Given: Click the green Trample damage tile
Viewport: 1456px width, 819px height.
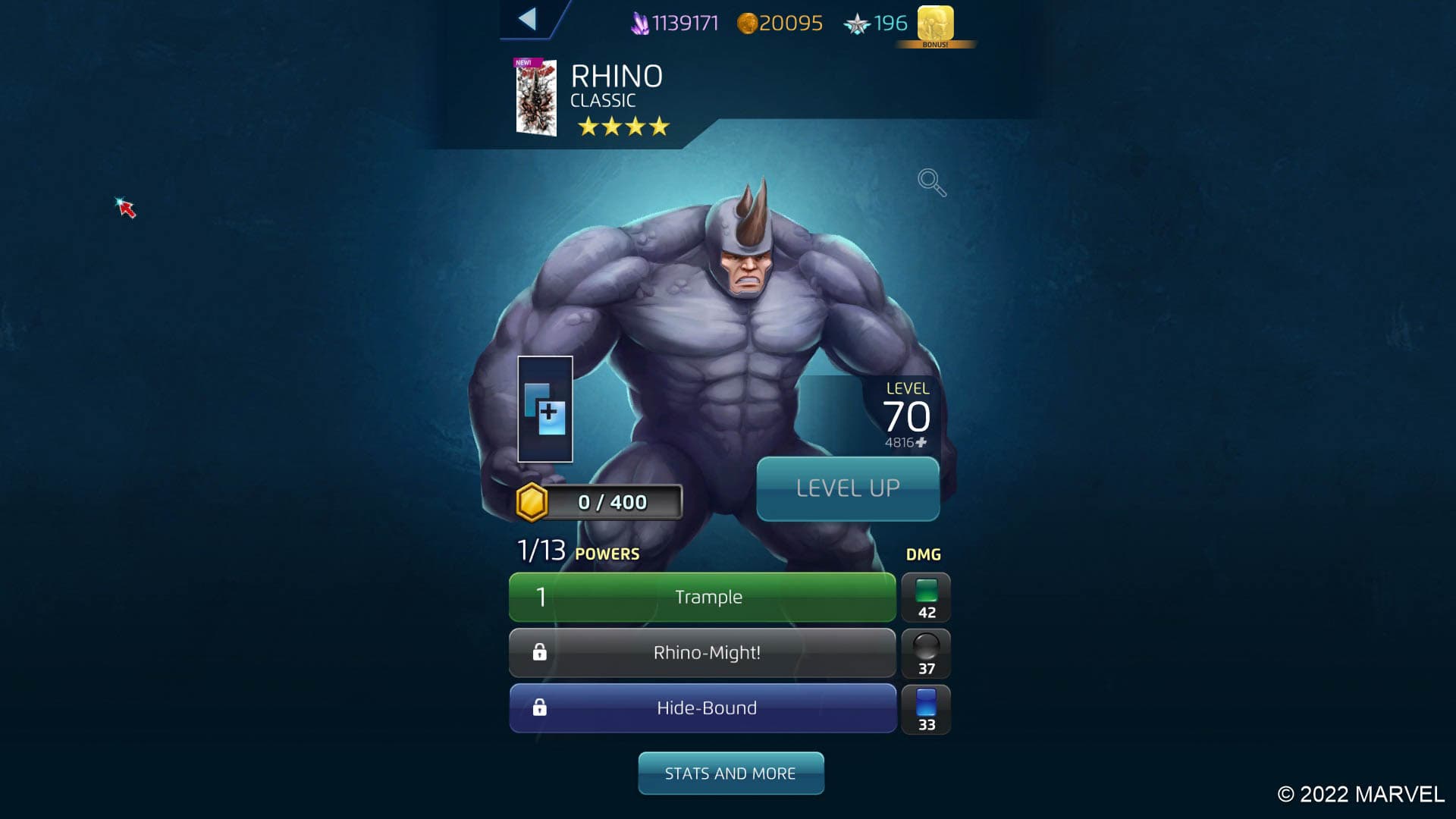Looking at the screenshot, I should pyautogui.click(x=926, y=598).
